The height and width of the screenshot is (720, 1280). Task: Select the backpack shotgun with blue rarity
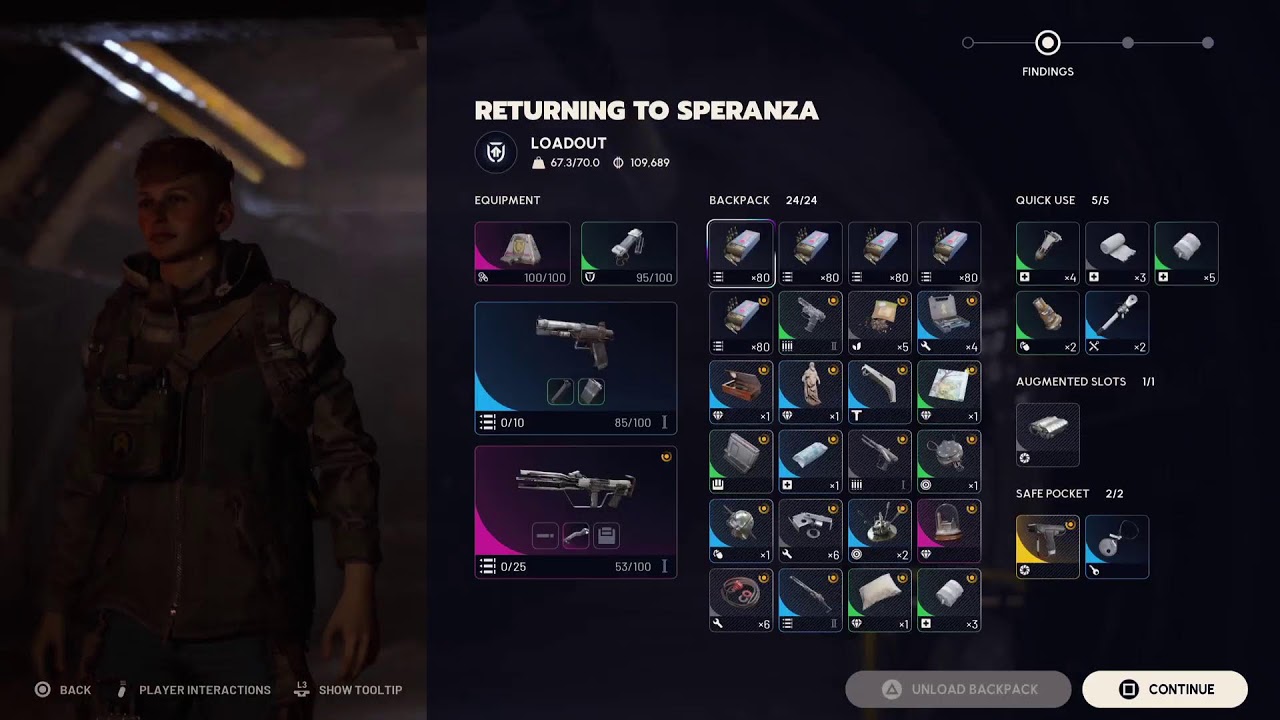(x=810, y=600)
